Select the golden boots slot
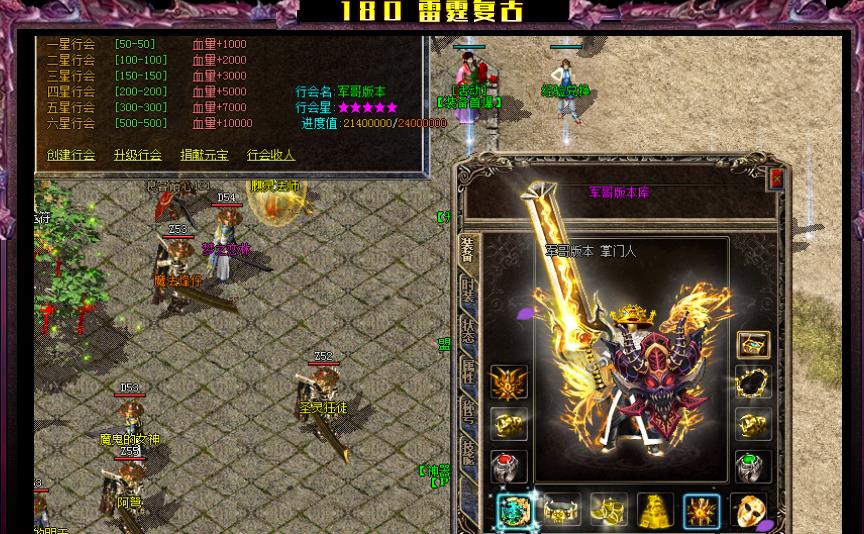This screenshot has height=534, width=864. 608,511
